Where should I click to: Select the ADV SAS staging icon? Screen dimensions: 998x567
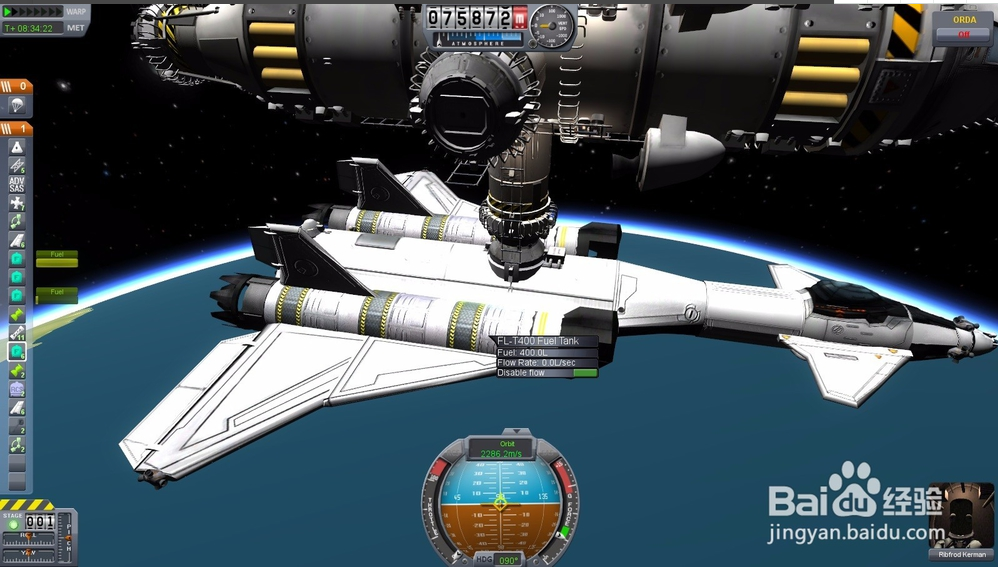pyautogui.click(x=17, y=184)
